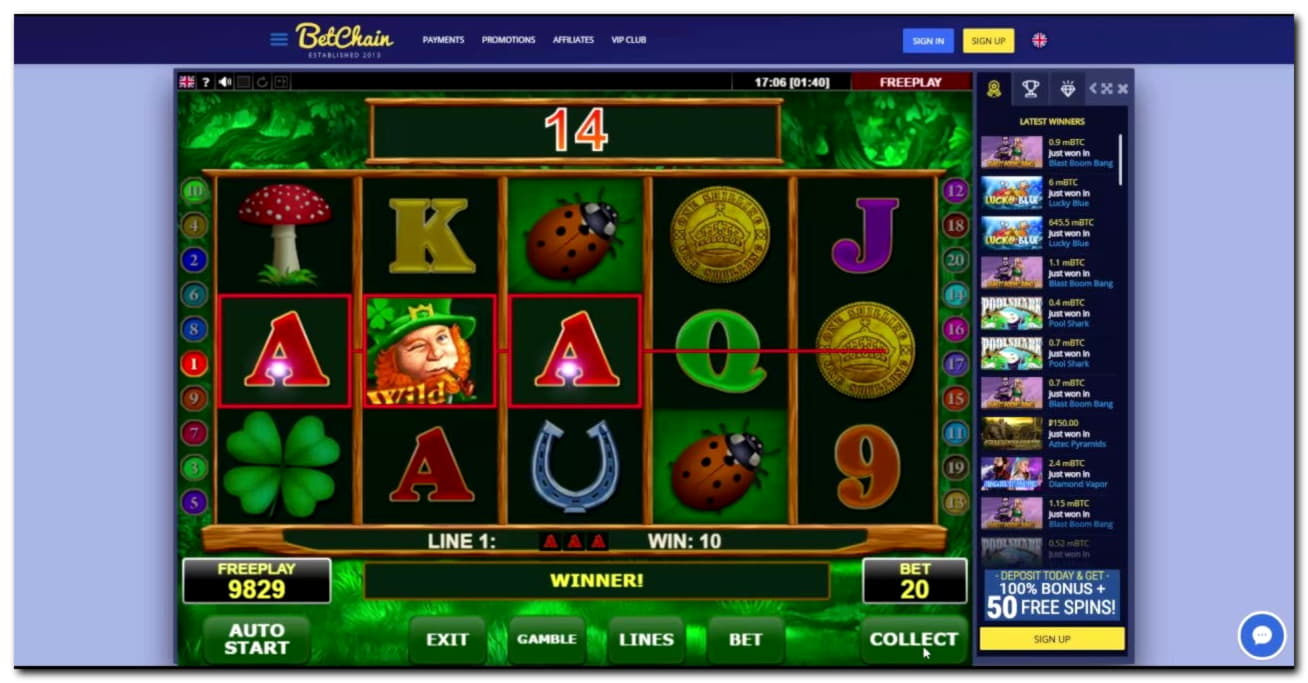Open the live chat bubble

pyautogui.click(x=1261, y=635)
